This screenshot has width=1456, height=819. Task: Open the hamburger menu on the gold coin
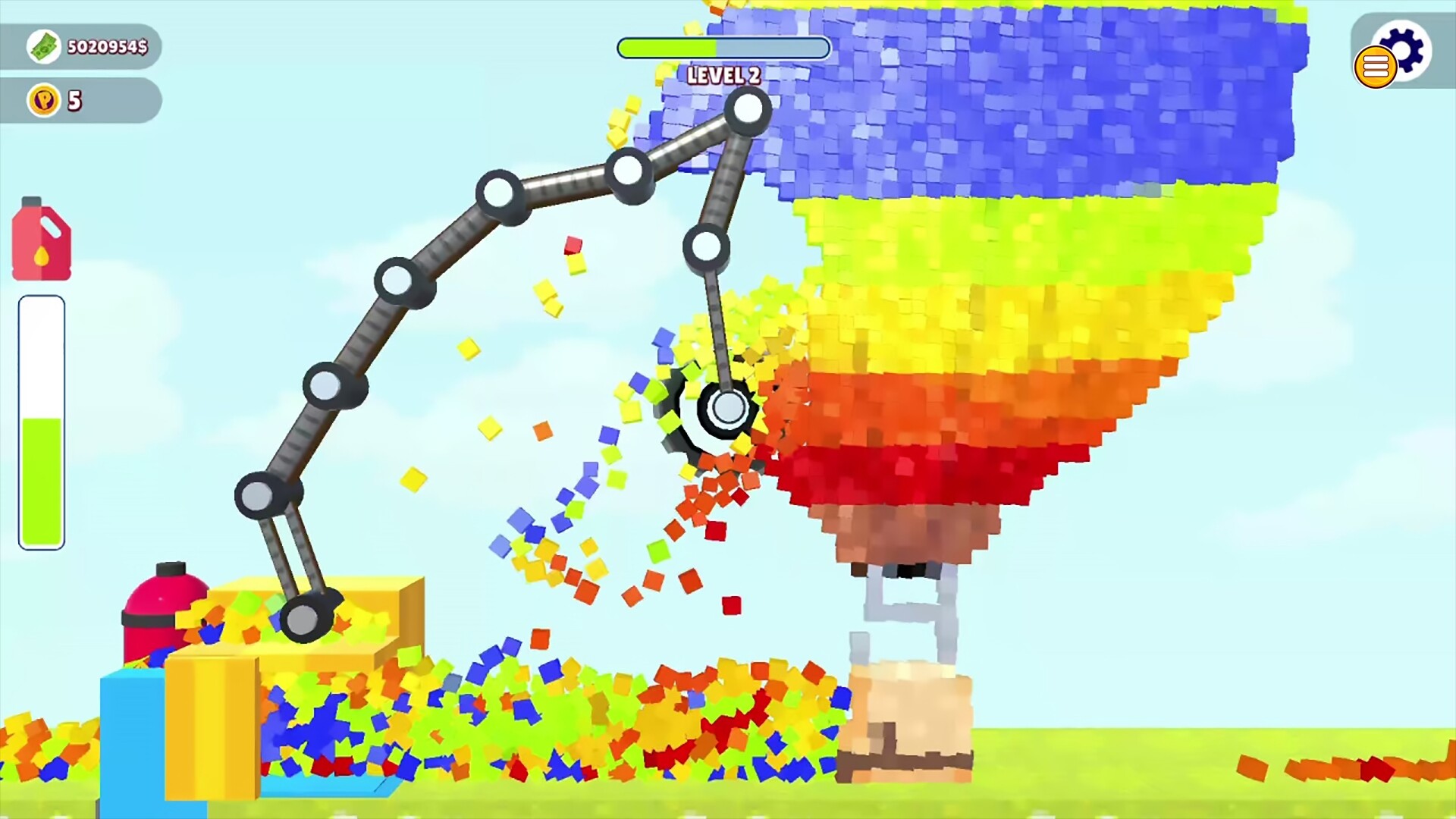pos(1376,68)
